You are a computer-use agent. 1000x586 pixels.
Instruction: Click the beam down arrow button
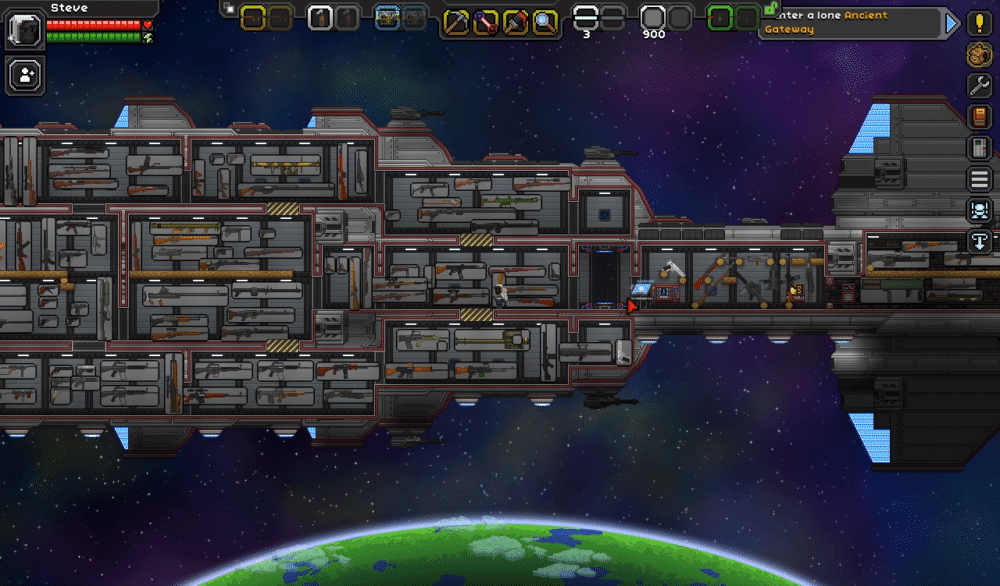point(980,241)
